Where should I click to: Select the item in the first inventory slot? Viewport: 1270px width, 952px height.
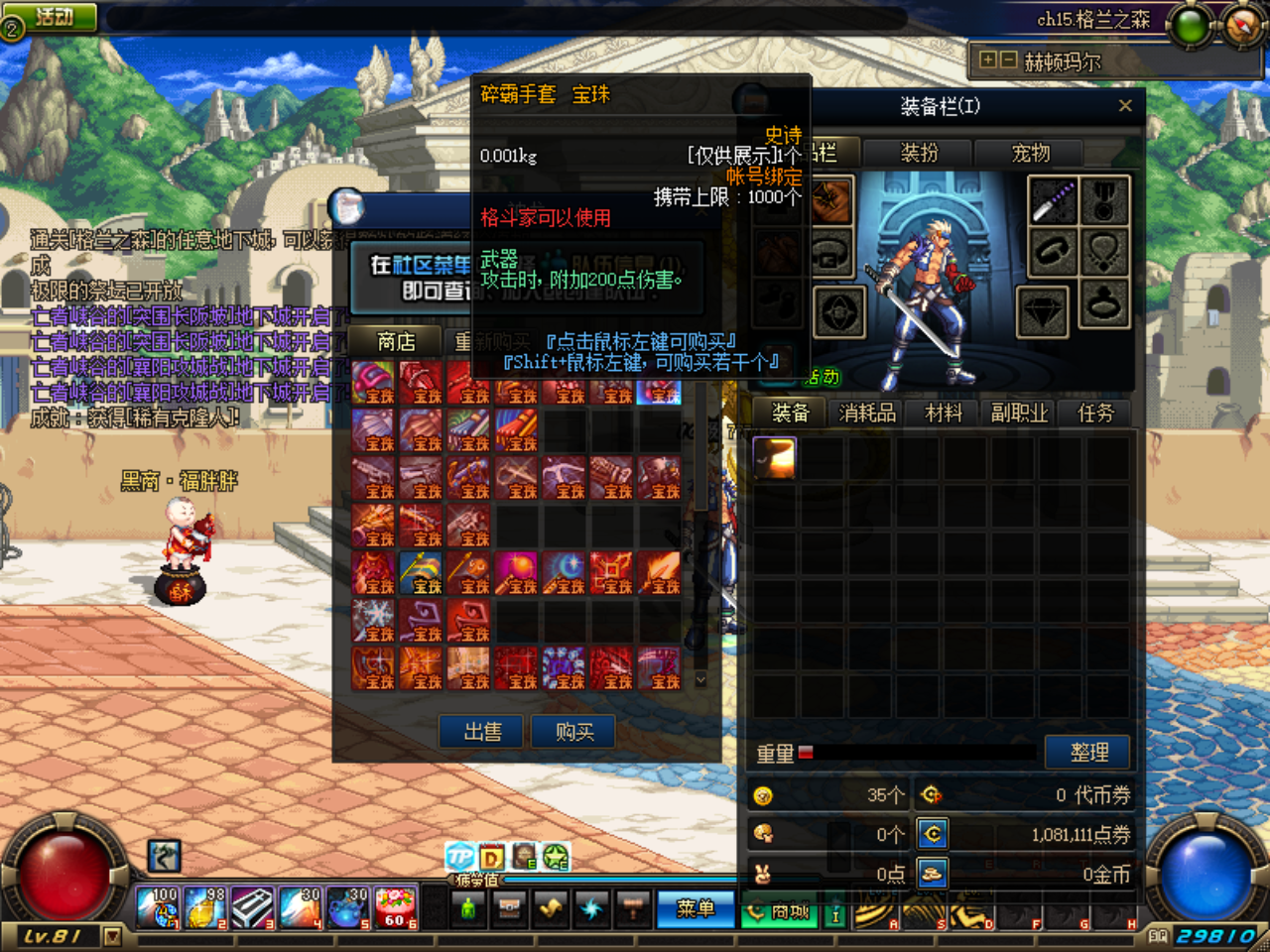pos(773,459)
